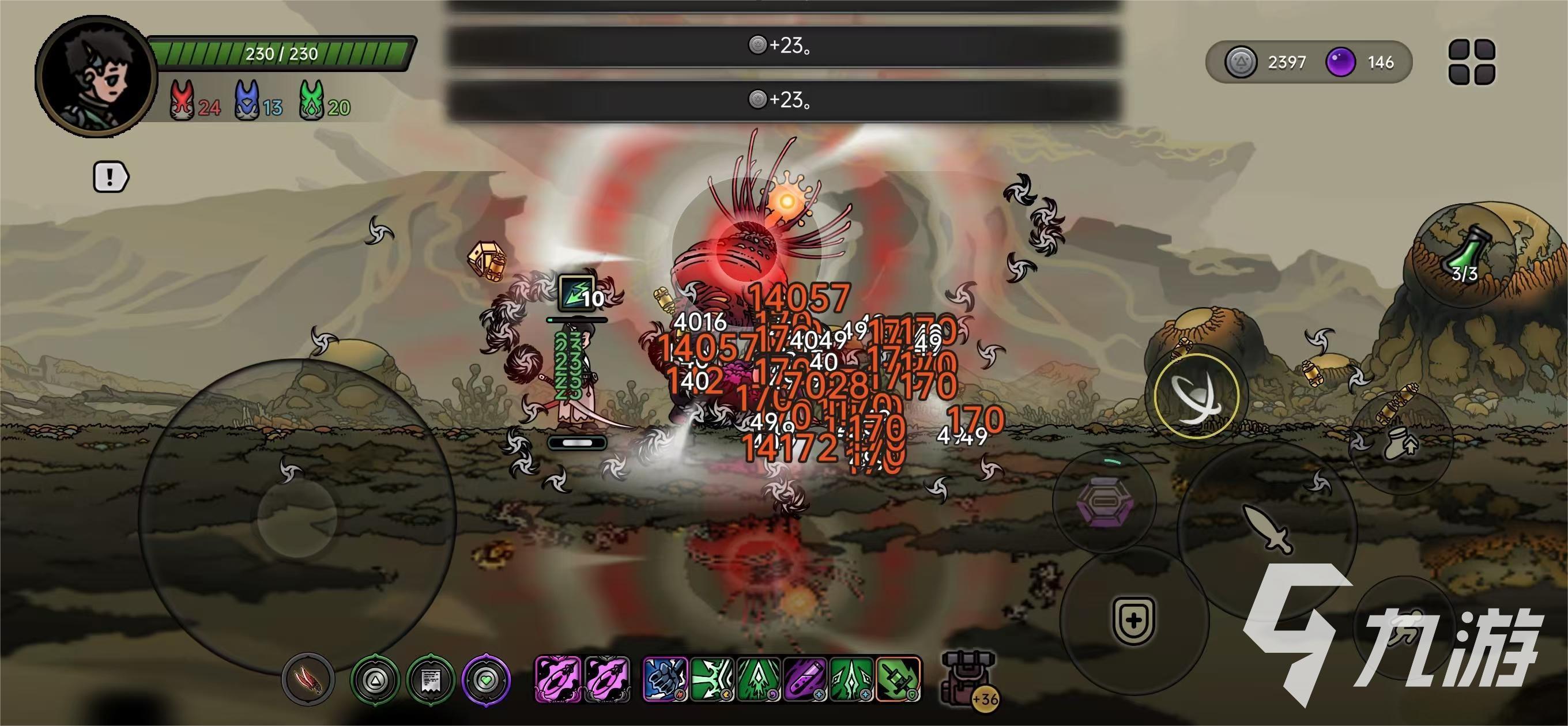
Task: Select the blue fist skill icon
Action: [x=665, y=679]
